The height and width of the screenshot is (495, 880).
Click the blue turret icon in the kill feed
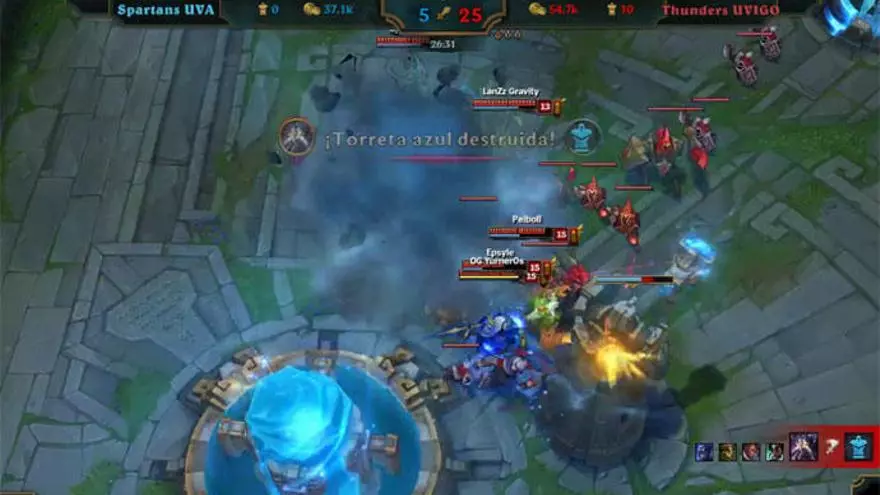pos(859,447)
